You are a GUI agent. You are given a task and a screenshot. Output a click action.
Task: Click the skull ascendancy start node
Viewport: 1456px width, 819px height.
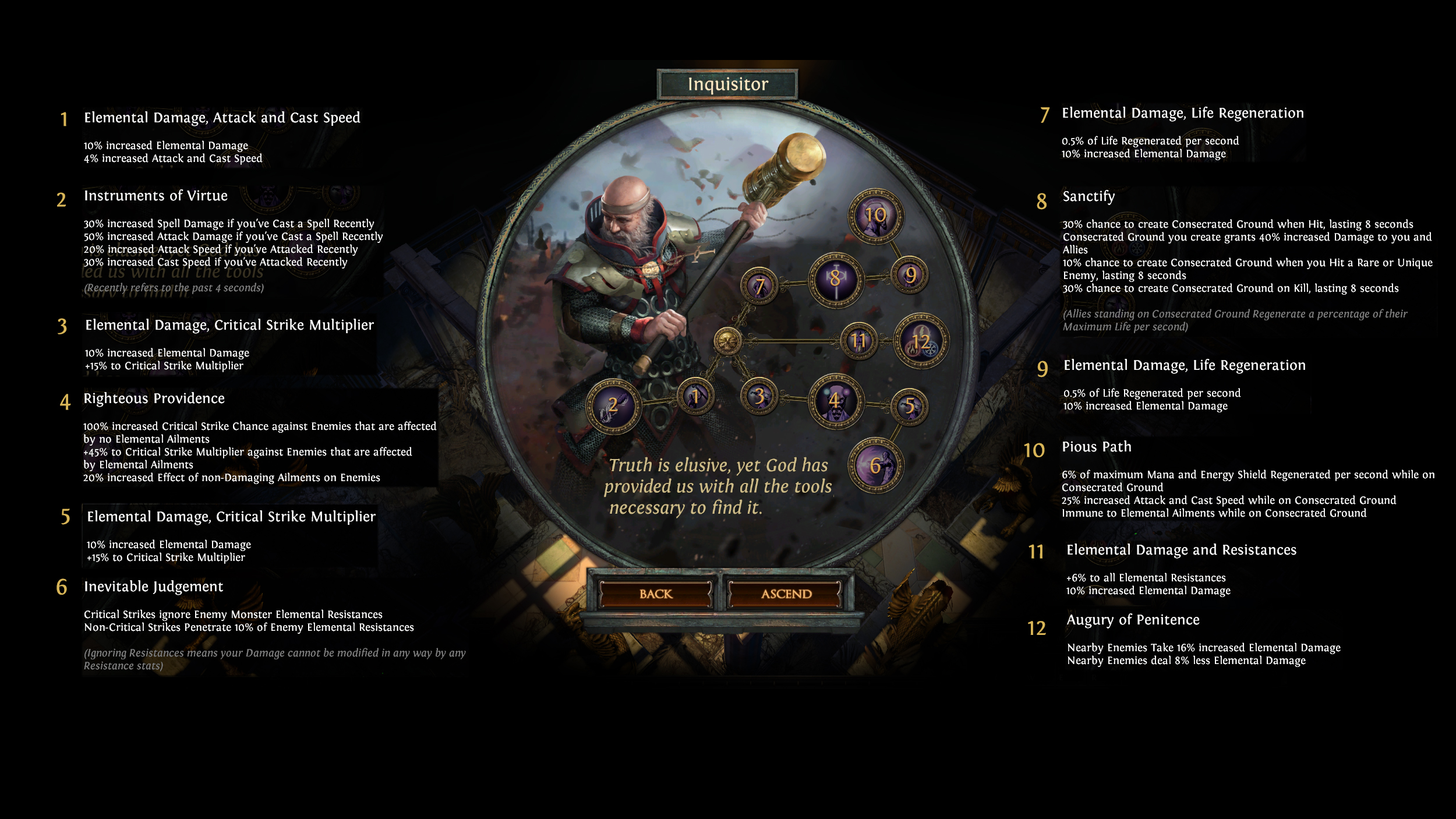pyautogui.click(x=727, y=341)
